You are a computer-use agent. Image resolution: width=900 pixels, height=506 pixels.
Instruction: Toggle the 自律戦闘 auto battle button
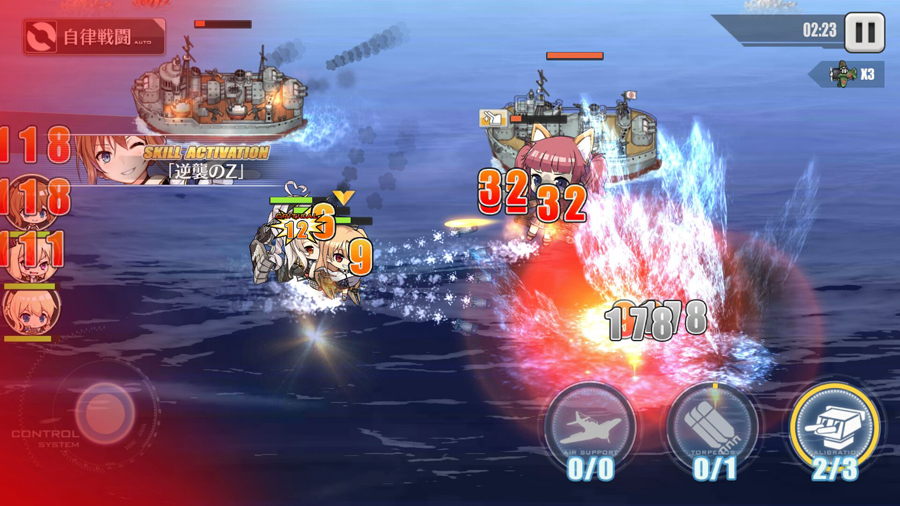(x=94, y=38)
